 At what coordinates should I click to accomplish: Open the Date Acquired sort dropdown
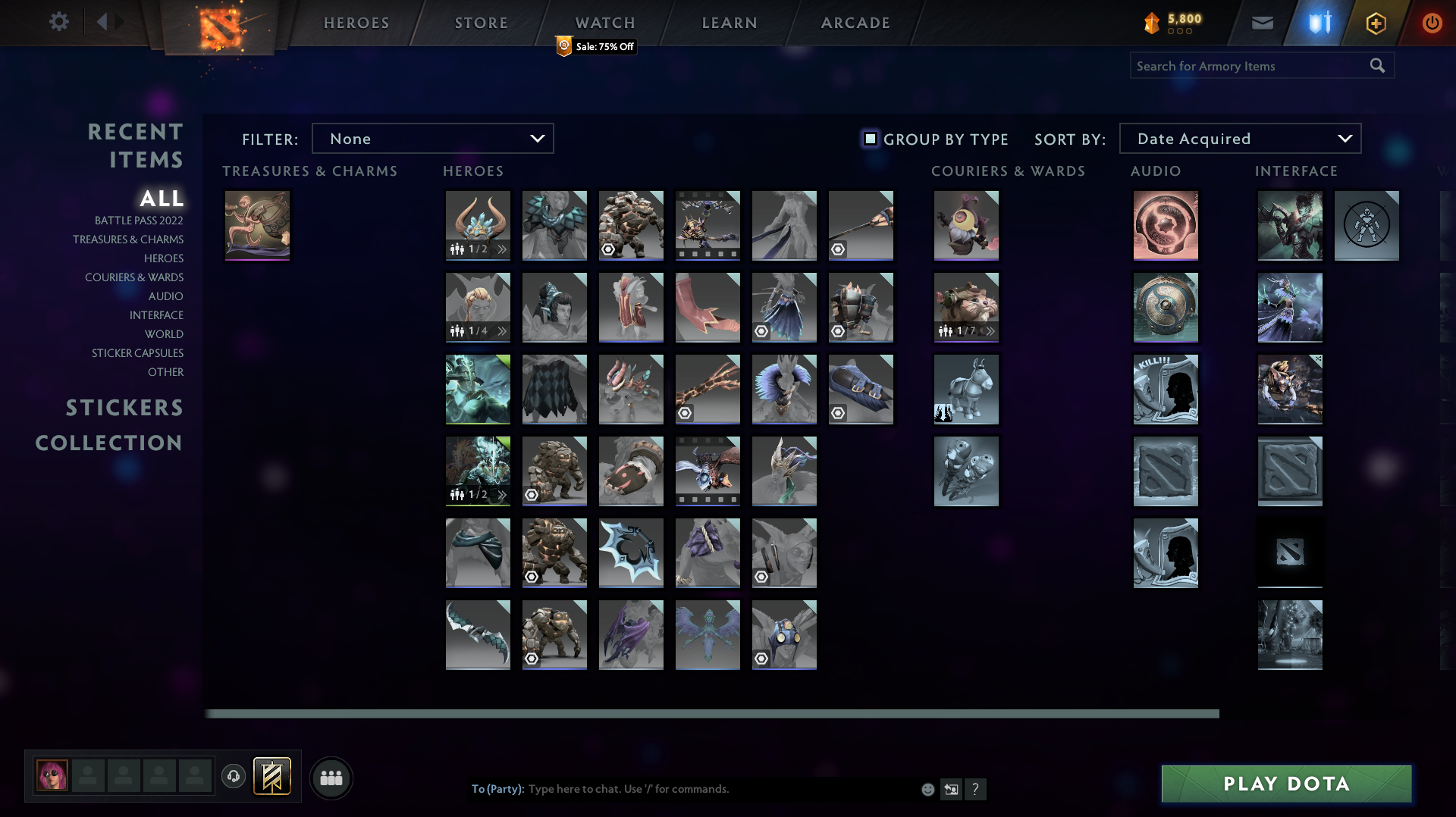1239,138
